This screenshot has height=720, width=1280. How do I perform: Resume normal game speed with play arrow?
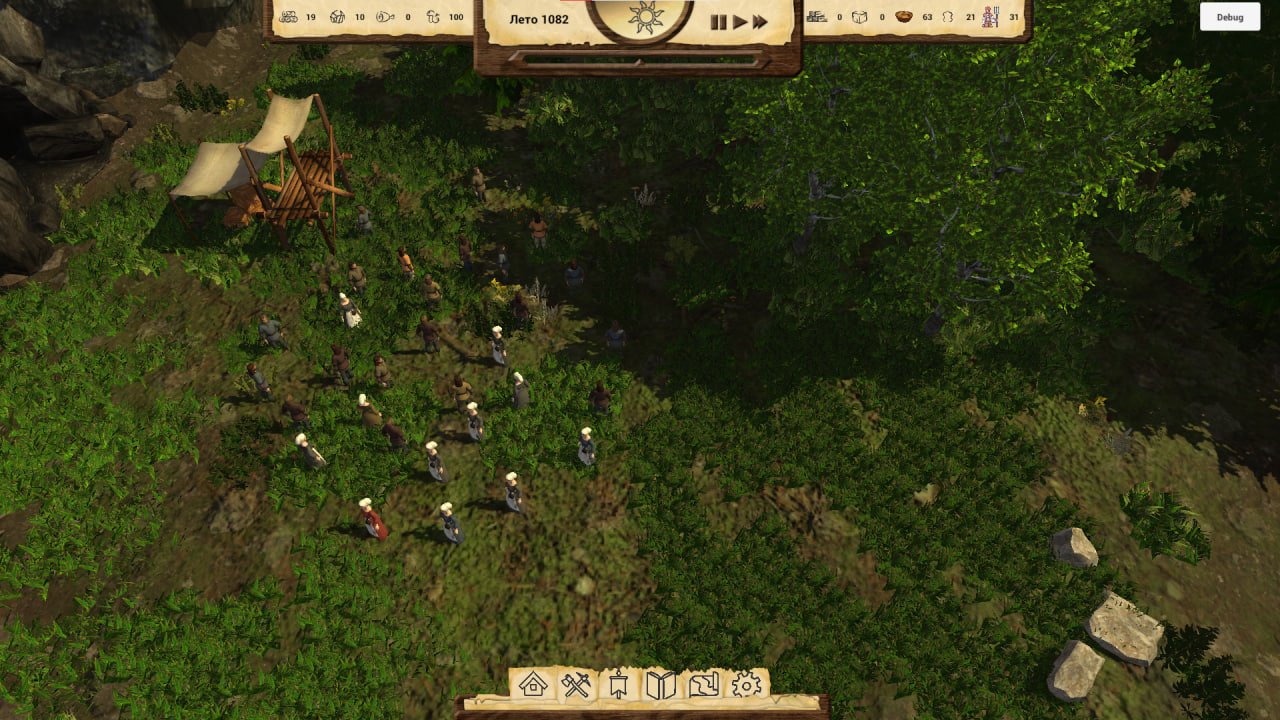(x=740, y=22)
